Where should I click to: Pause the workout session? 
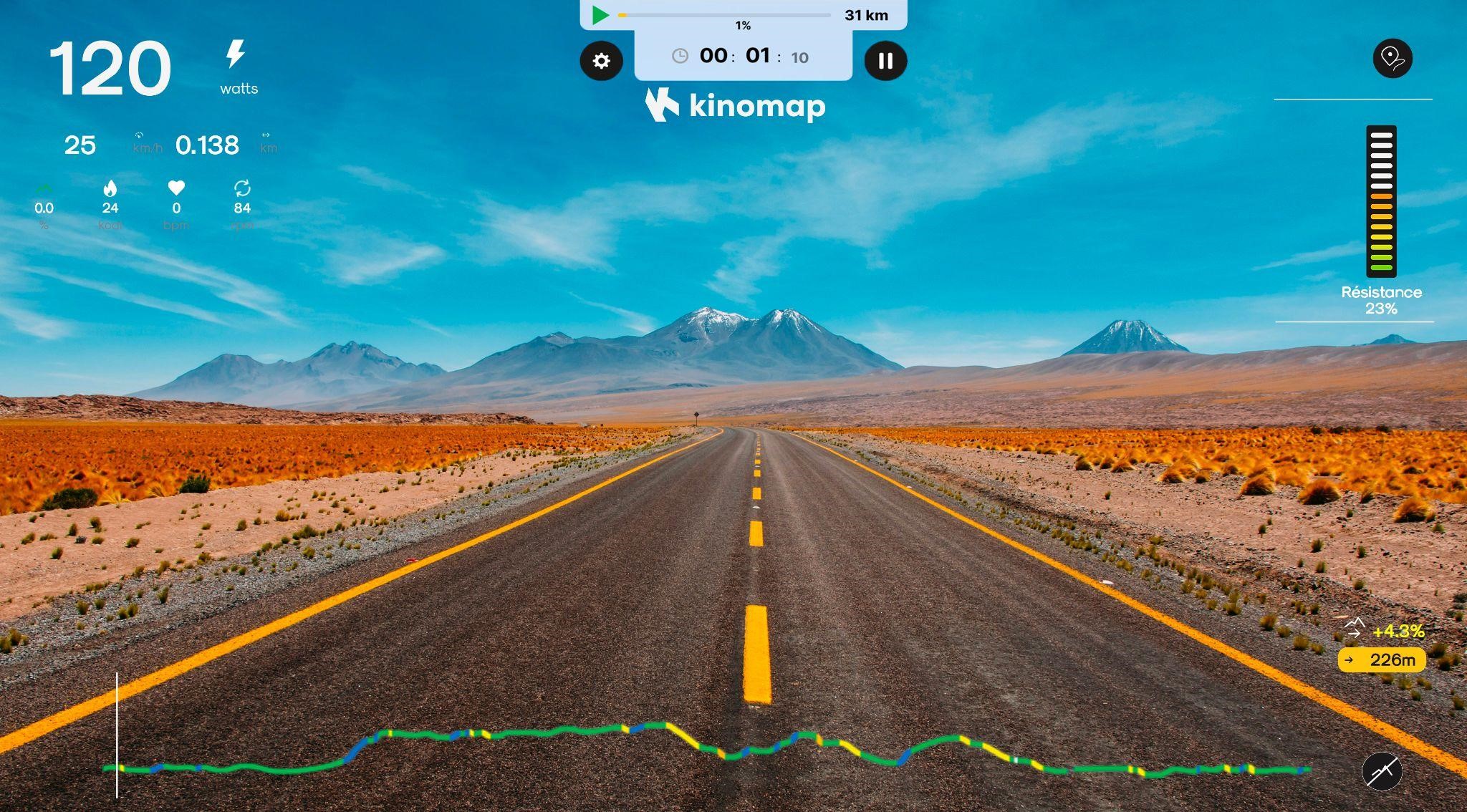pyautogui.click(x=885, y=61)
